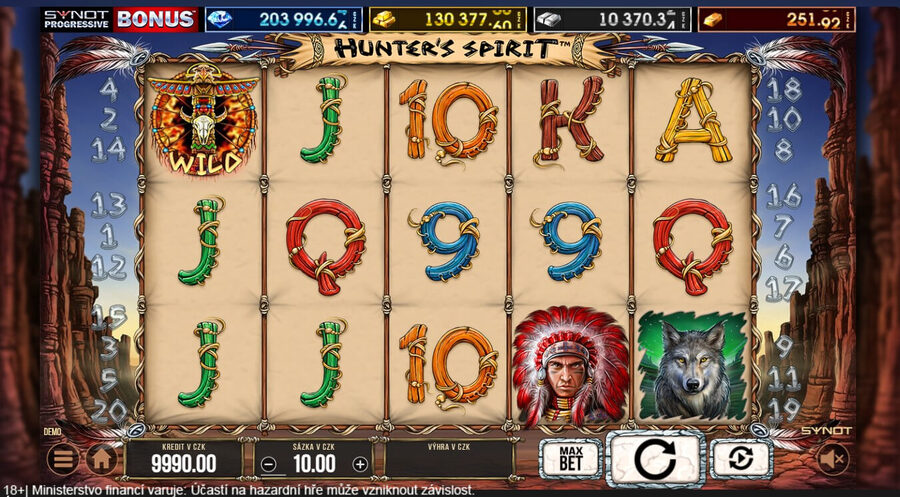Image resolution: width=900 pixels, height=497 pixels.
Task: Open the Synot Progressive BONUS panel
Action: [x=120, y=19]
